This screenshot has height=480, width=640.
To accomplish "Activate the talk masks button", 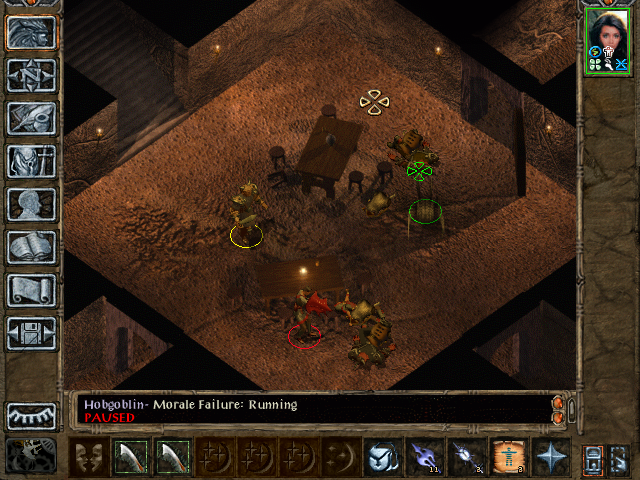I will [x=90, y=456].
